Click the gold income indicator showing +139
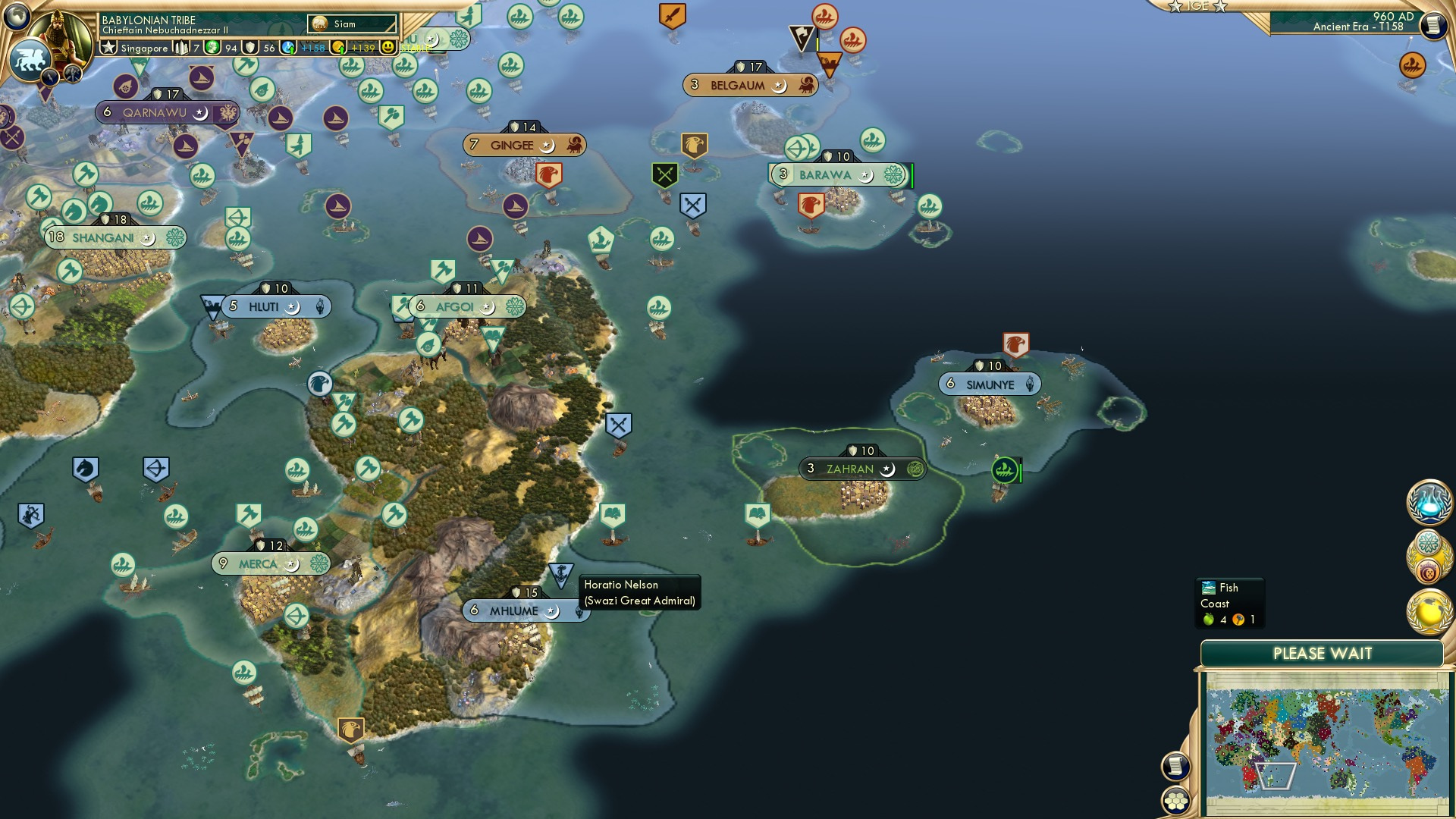 pyautogui.click(x=353, y=48)
